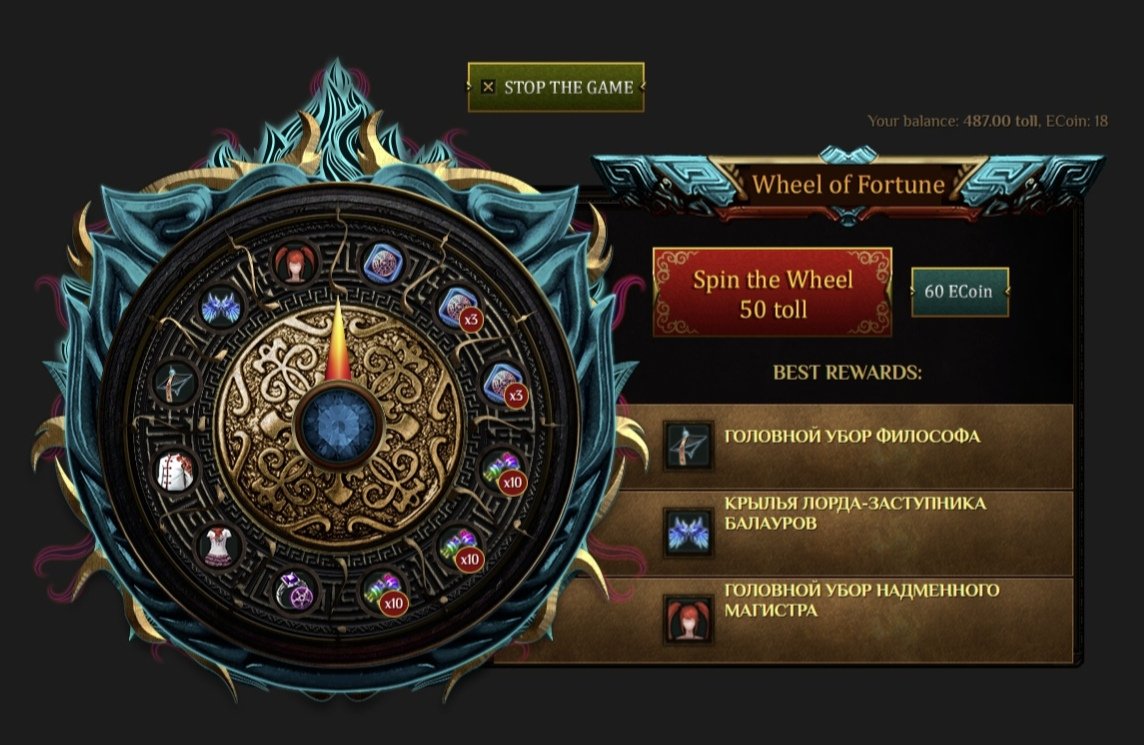Click the red-haired head prize on the wheel

click(294, 264)
